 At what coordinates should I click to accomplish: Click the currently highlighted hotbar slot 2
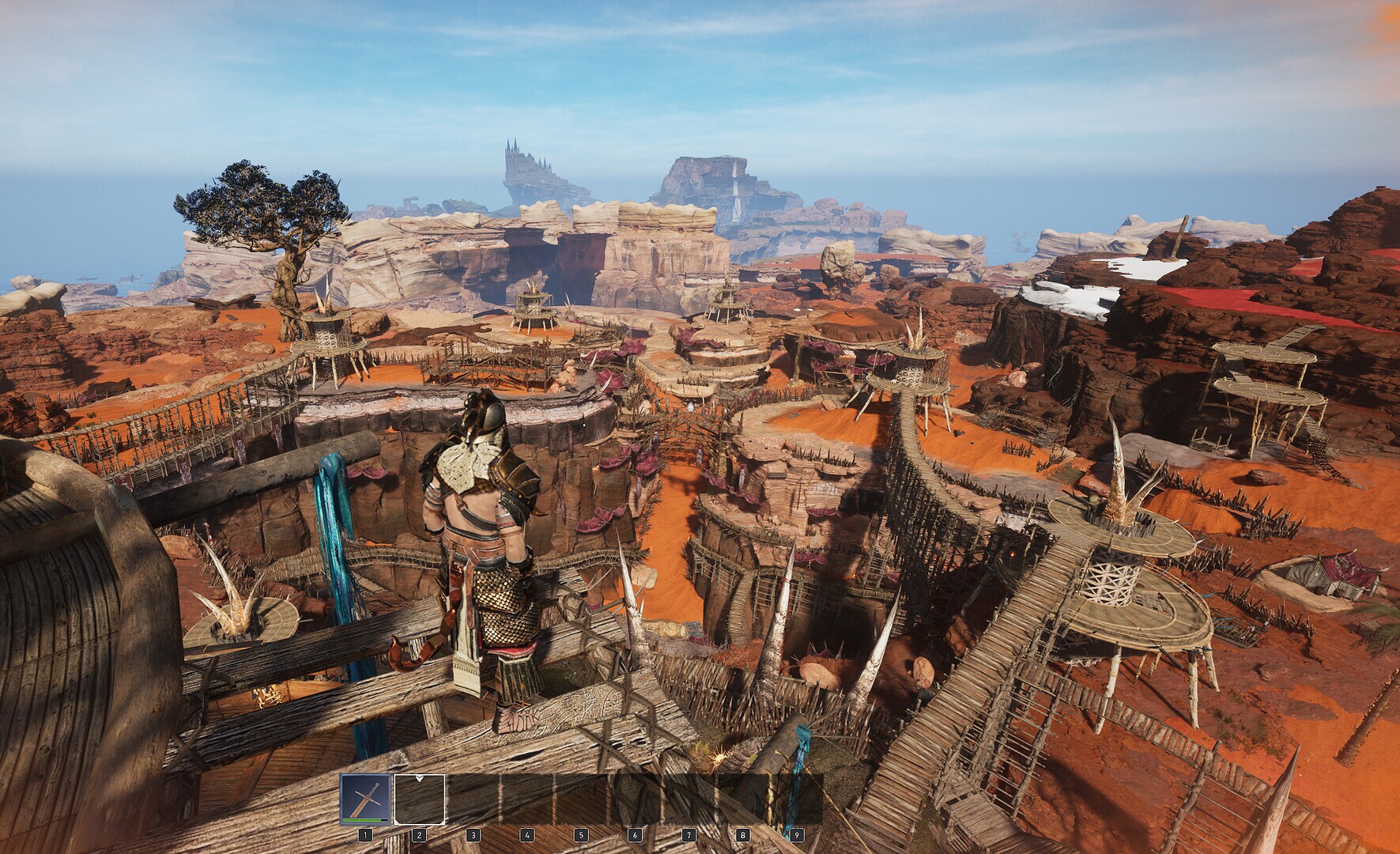[419, 800]
